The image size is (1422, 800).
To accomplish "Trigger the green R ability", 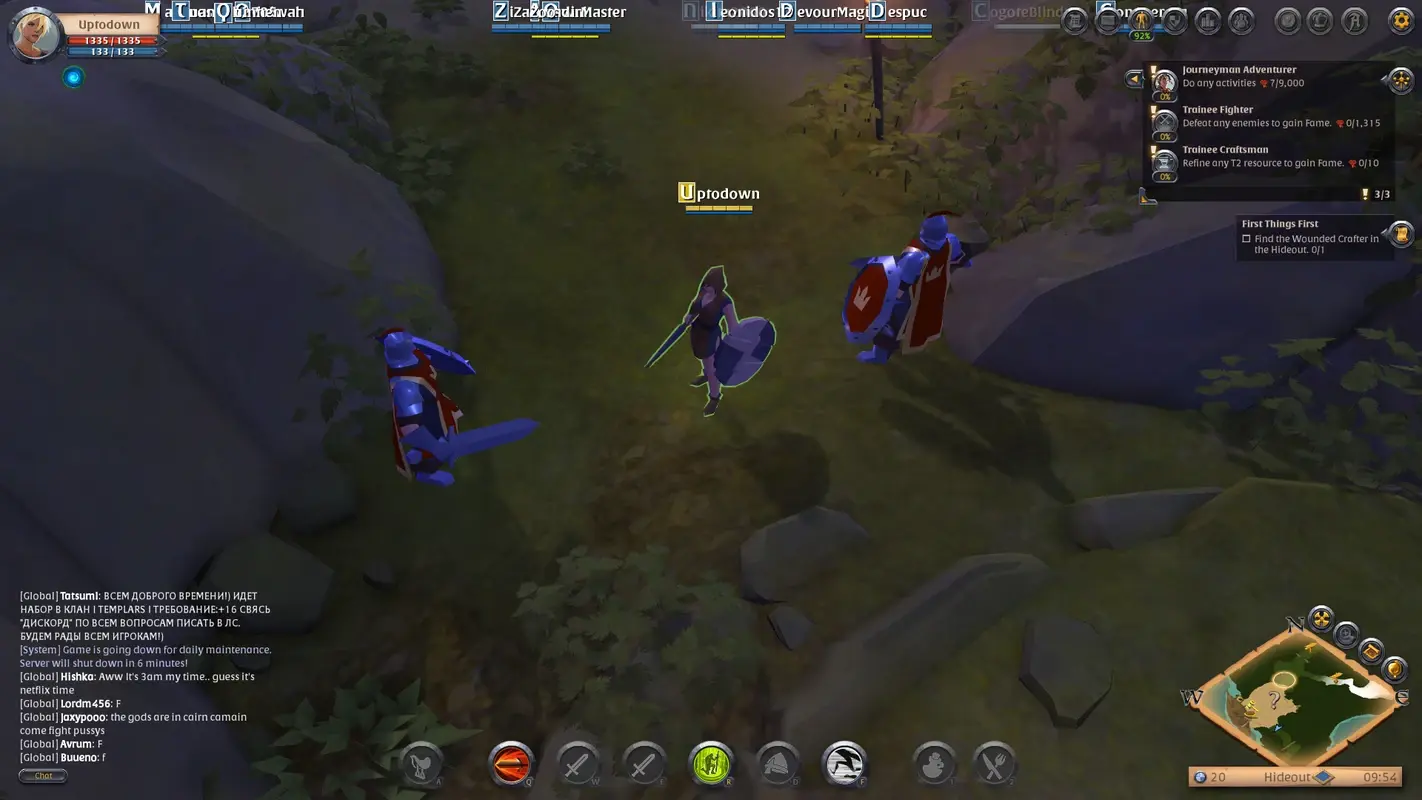I will [x=711, y=763].
